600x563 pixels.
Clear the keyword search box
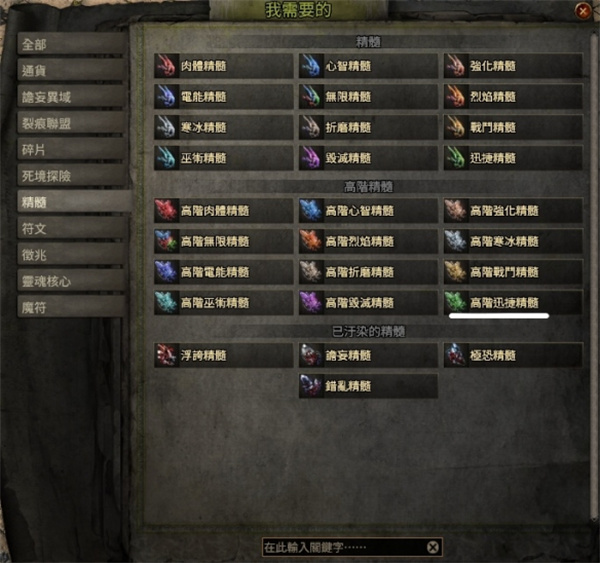click(432, 547)
